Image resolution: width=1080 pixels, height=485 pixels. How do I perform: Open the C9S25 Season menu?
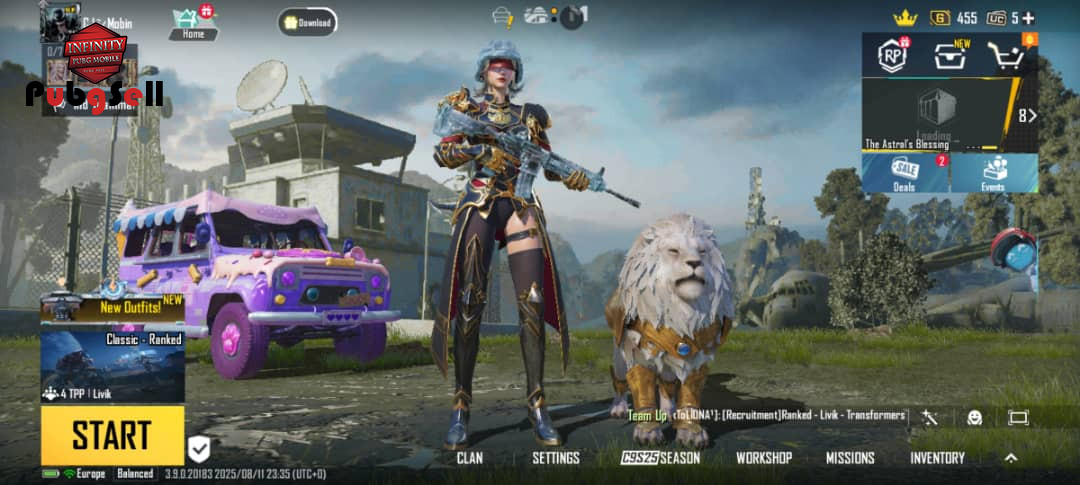pyautogui.click(x=660, y=458)
